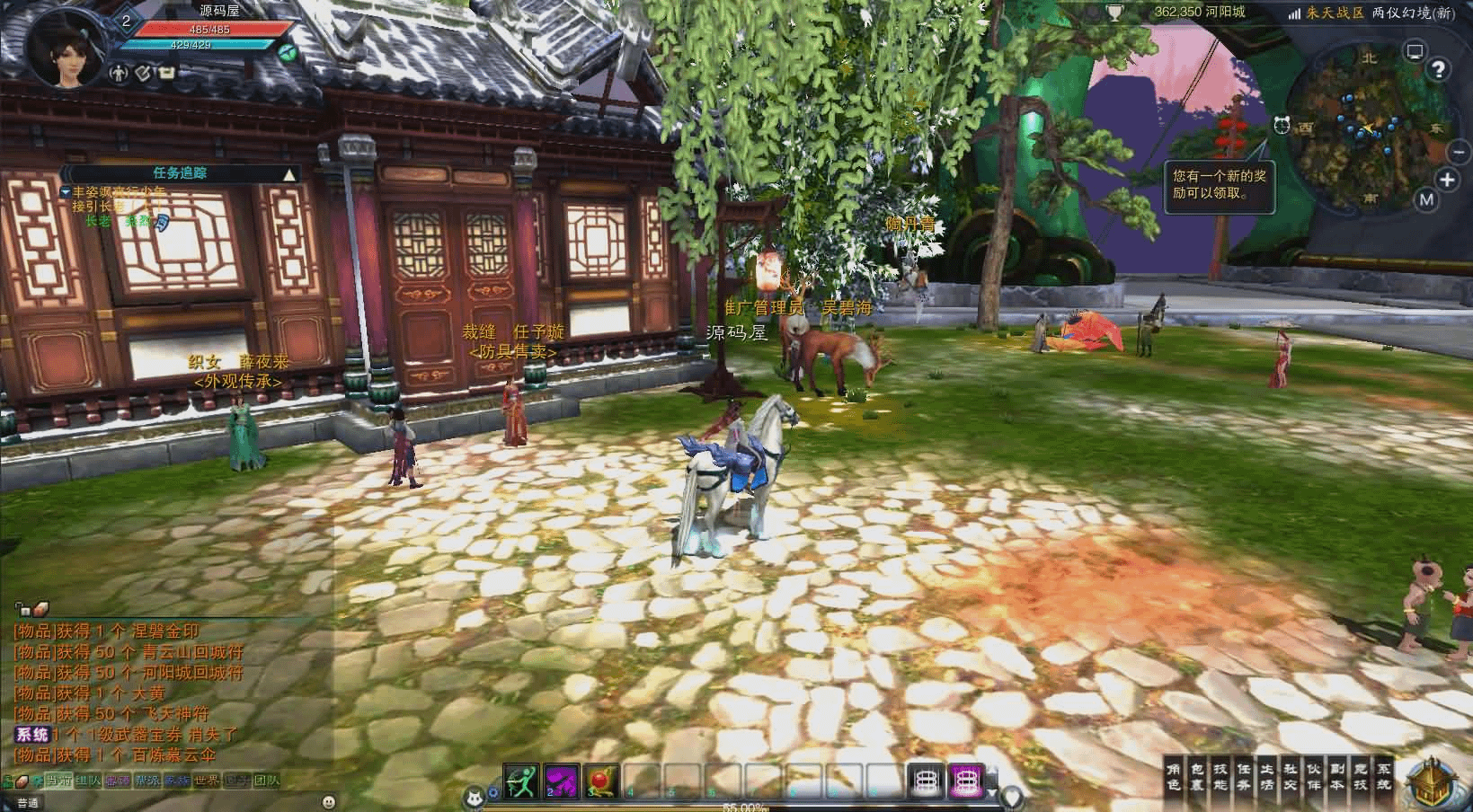Collapse the 任务追踪 quest tracker

coord(288,174)
